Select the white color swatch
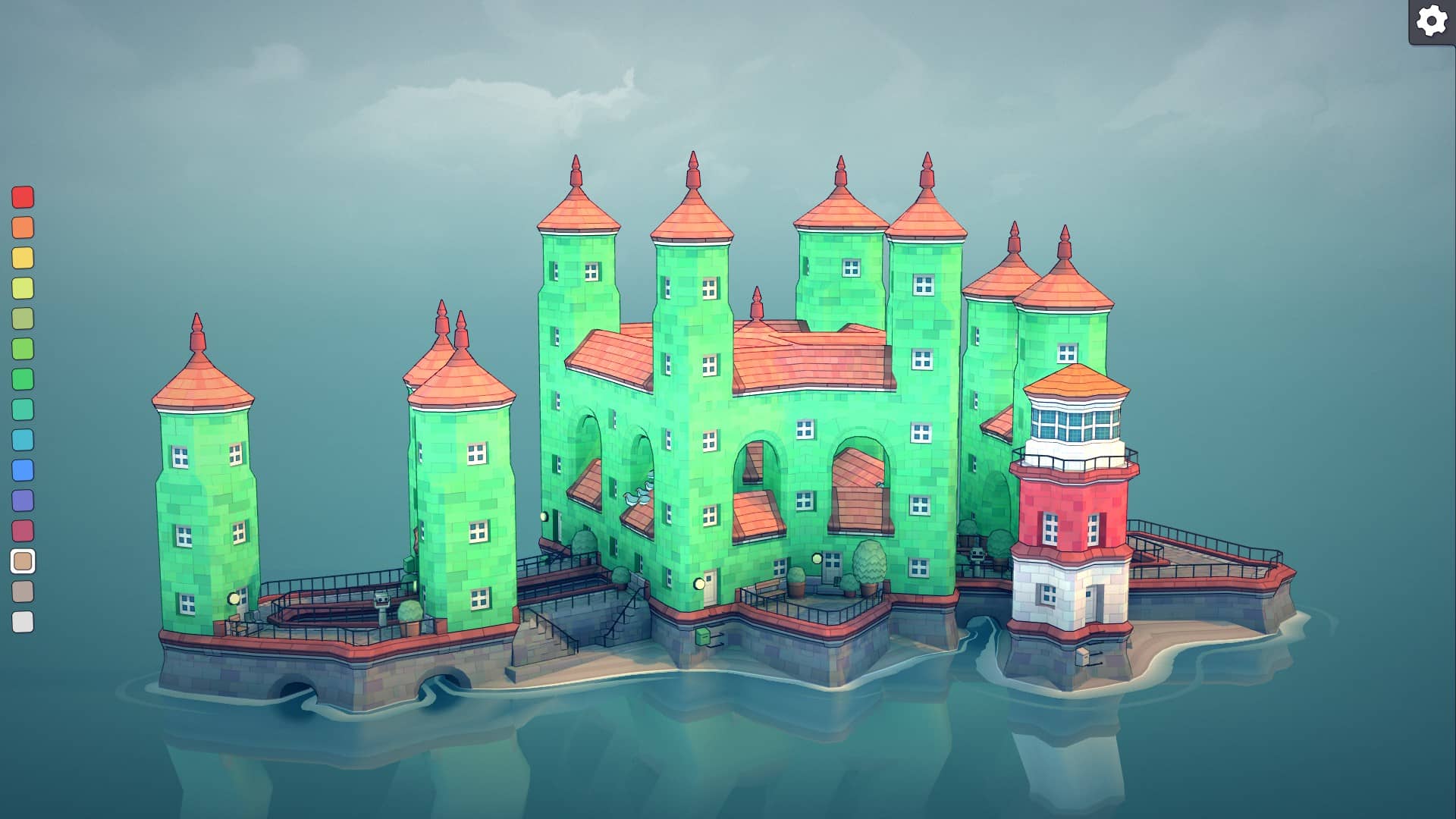The image size is (1456, 819). tap(23, 623)
